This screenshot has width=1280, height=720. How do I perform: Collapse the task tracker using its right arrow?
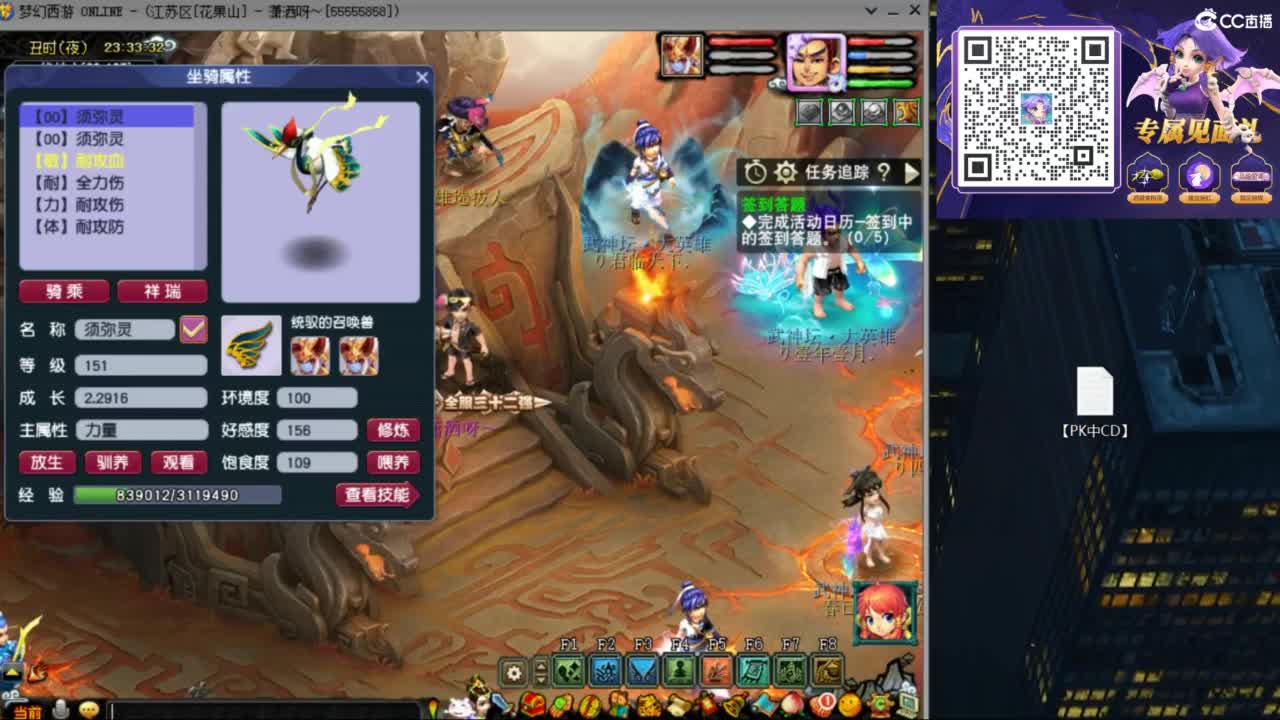(x=911, y=171)
